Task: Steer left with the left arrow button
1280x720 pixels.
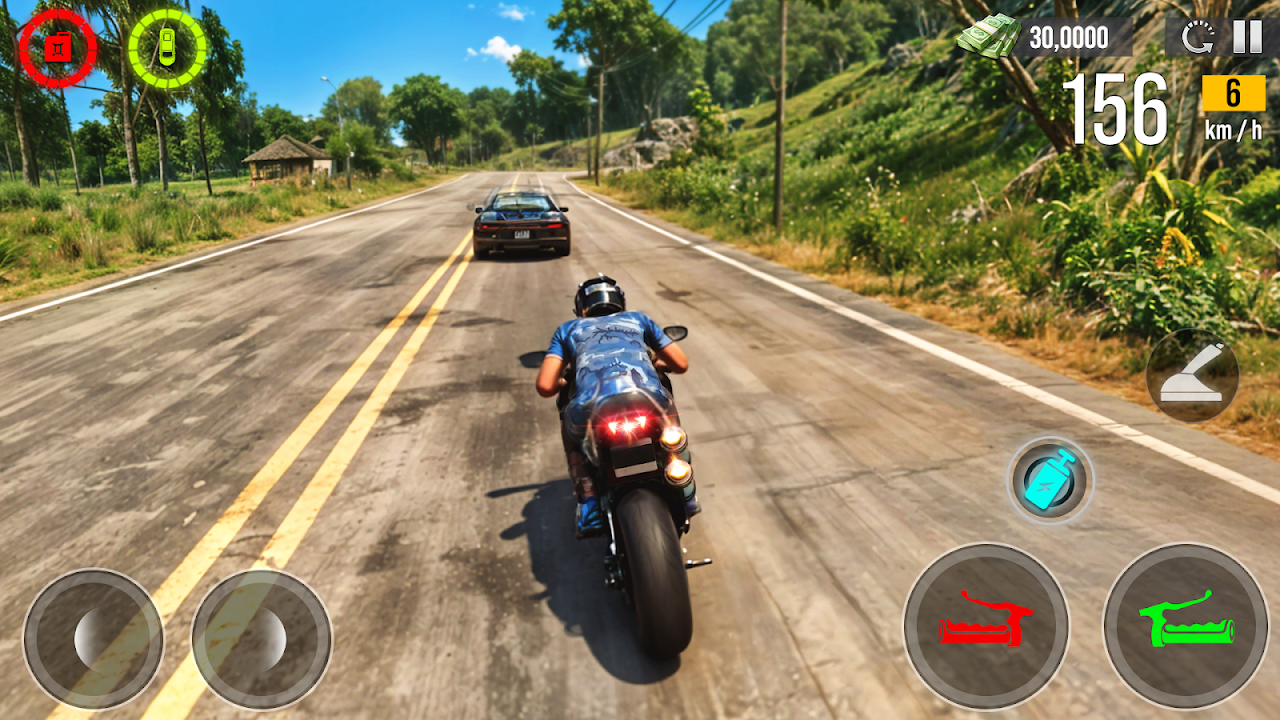Action: (93, 638)
